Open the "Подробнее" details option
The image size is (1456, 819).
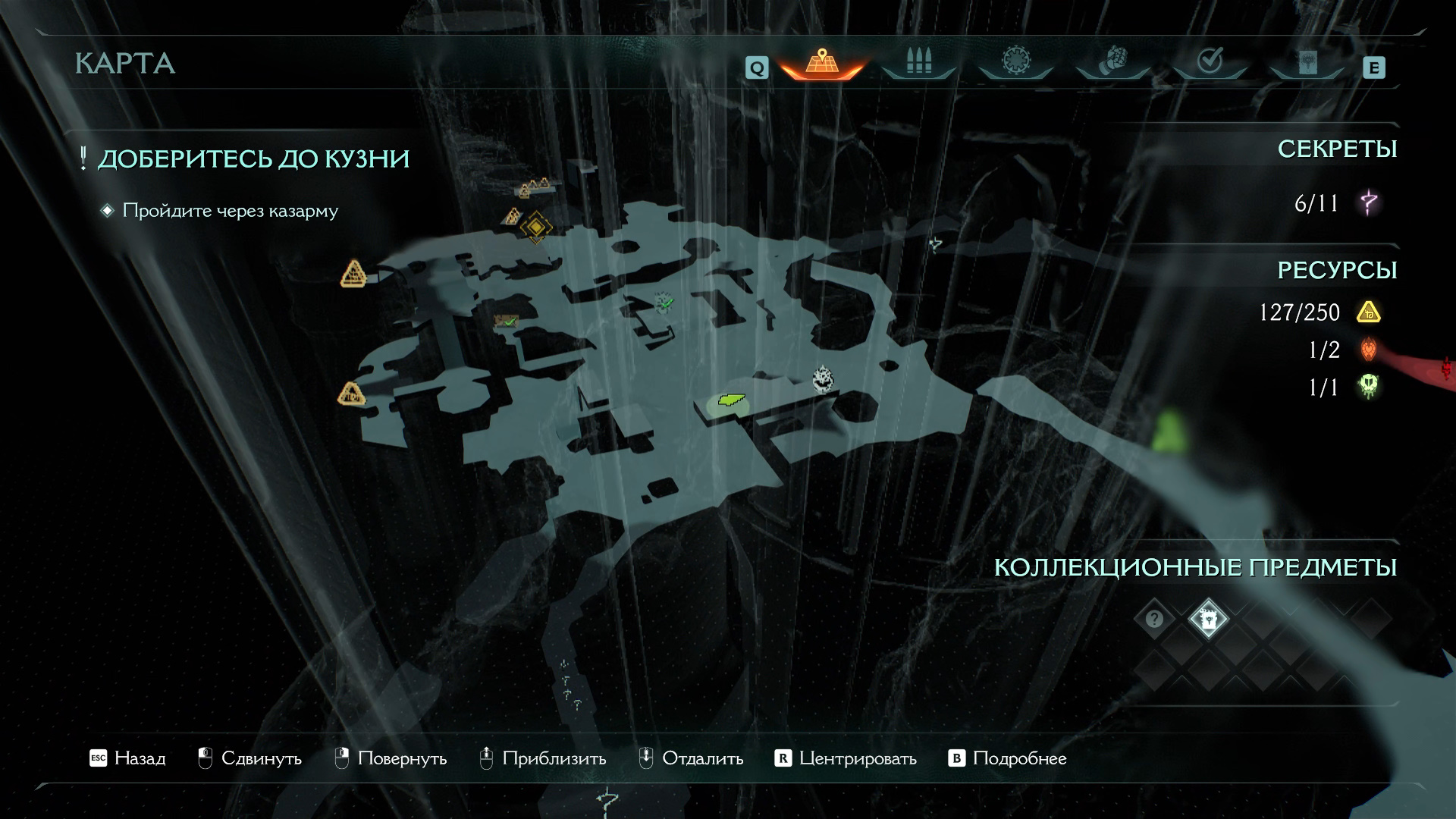tap(1008, 758)
